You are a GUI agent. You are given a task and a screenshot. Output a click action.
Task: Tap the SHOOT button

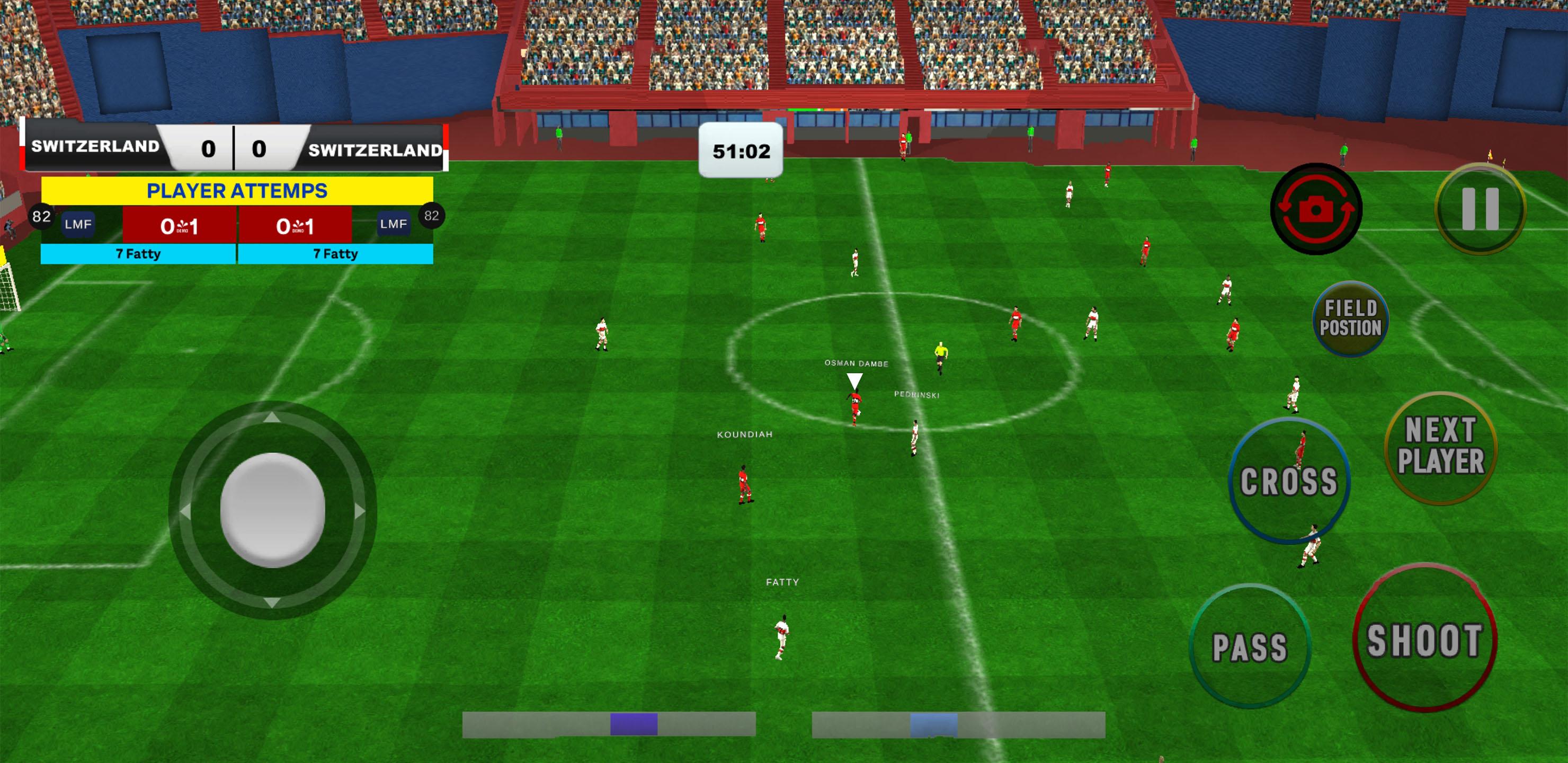[1424, 640]
